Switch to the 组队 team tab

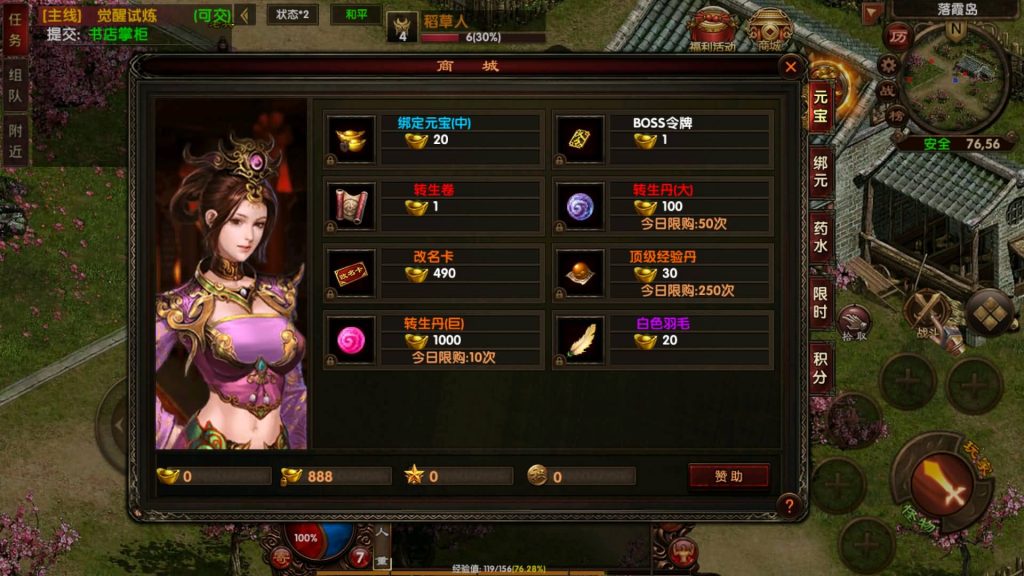pos(15,86)
